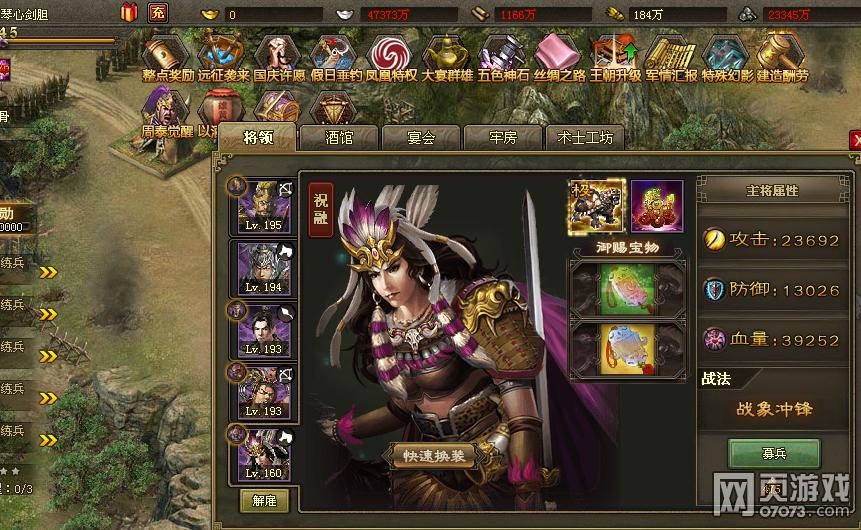Open the 整点奖励 hourly reward icon

[x=166, y=58]
